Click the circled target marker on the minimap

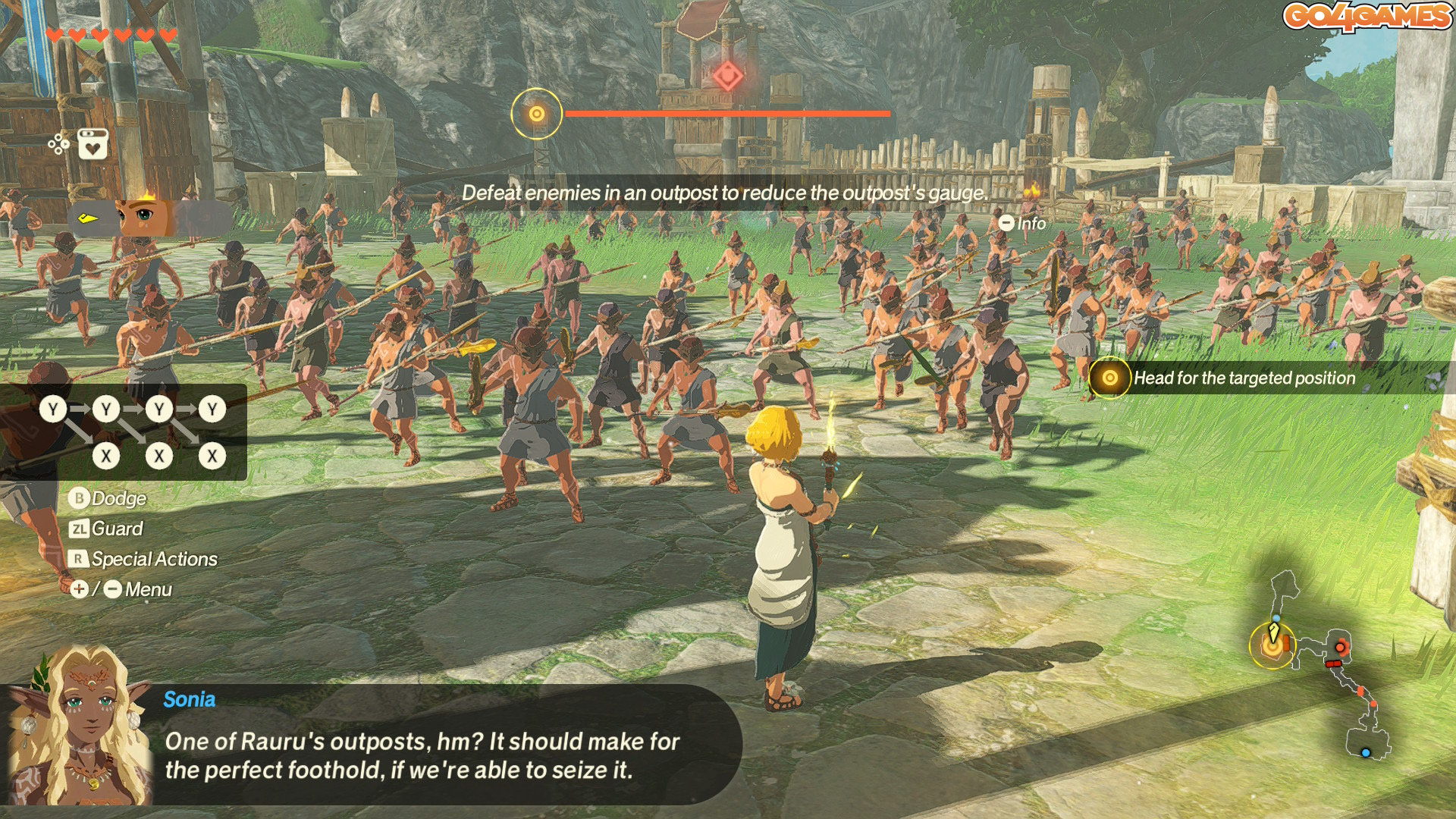click(1272, 646)
